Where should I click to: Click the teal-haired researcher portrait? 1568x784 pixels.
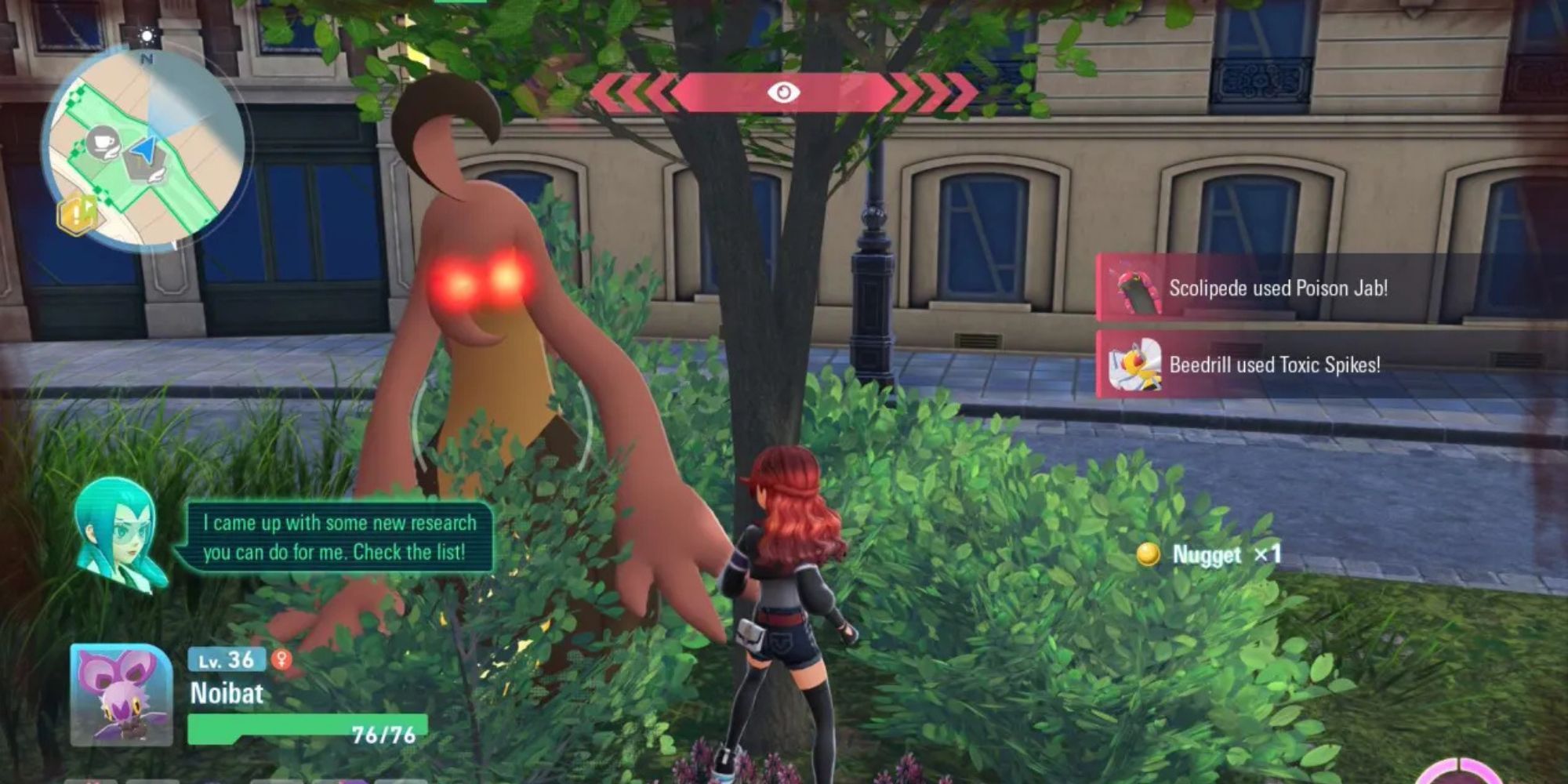click(x=119, y=533)
